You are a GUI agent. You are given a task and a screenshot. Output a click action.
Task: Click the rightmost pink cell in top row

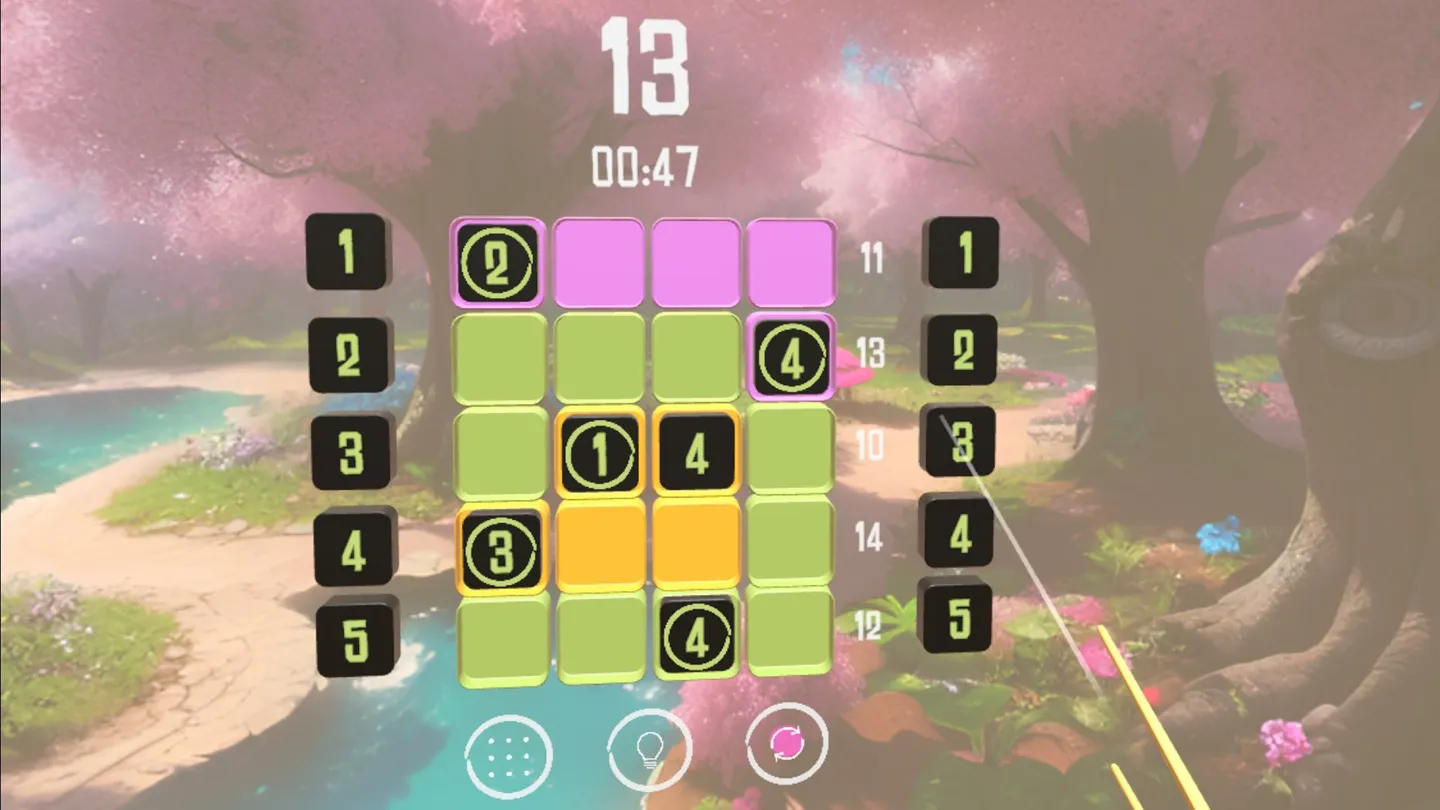[790, 260]
